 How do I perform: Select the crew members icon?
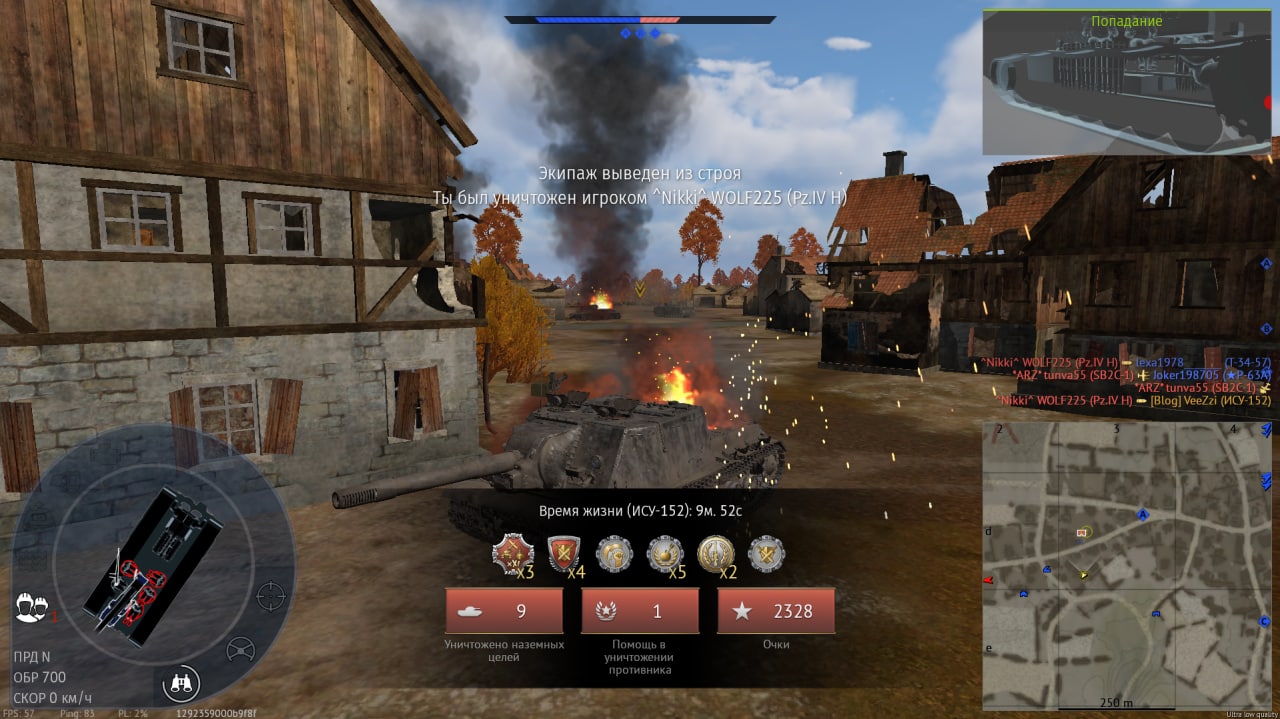[33, 607]
